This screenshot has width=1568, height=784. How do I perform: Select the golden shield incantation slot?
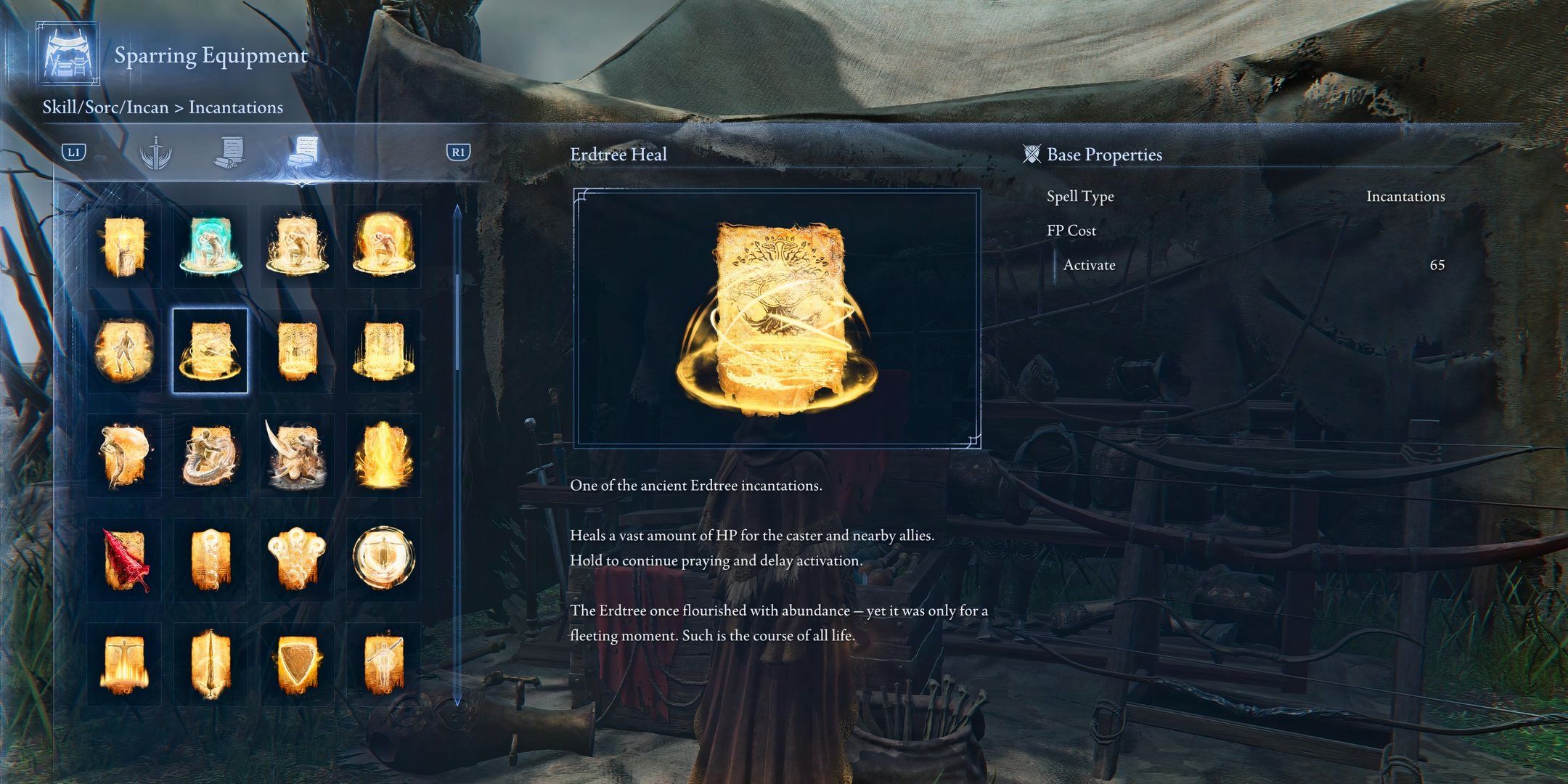point(297,664)
